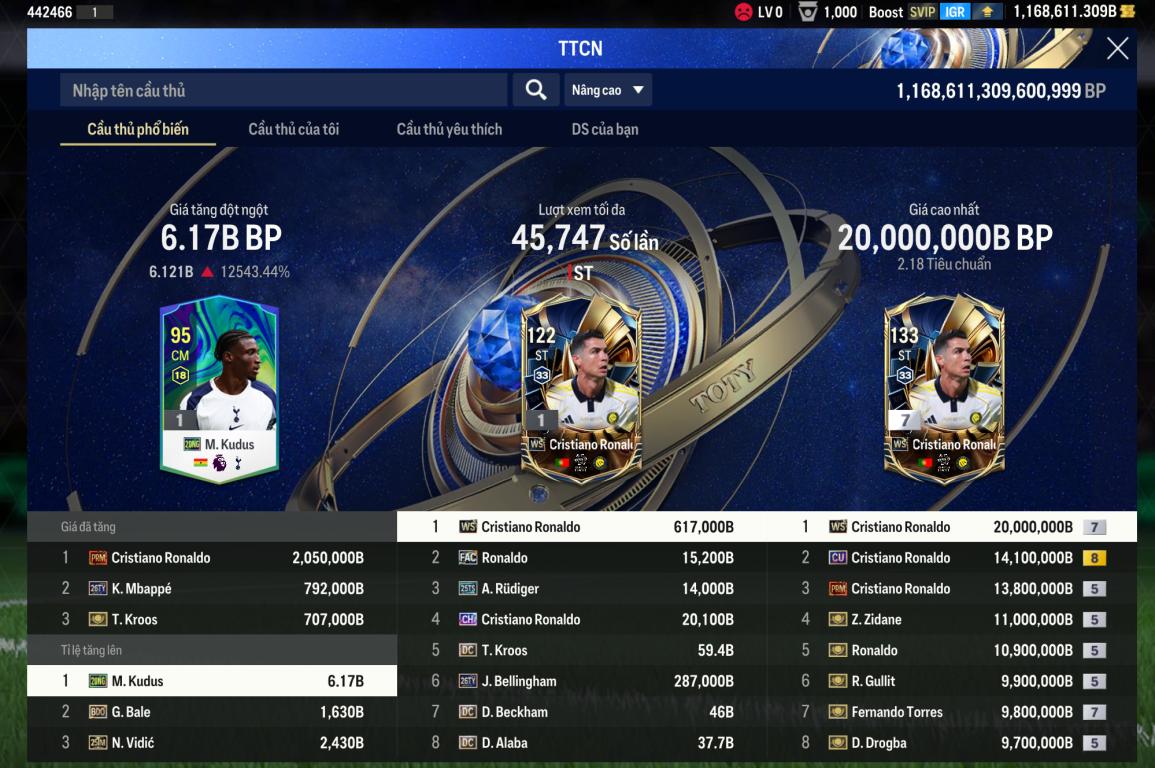Click the magnifying glass search button

coord(536,90)
